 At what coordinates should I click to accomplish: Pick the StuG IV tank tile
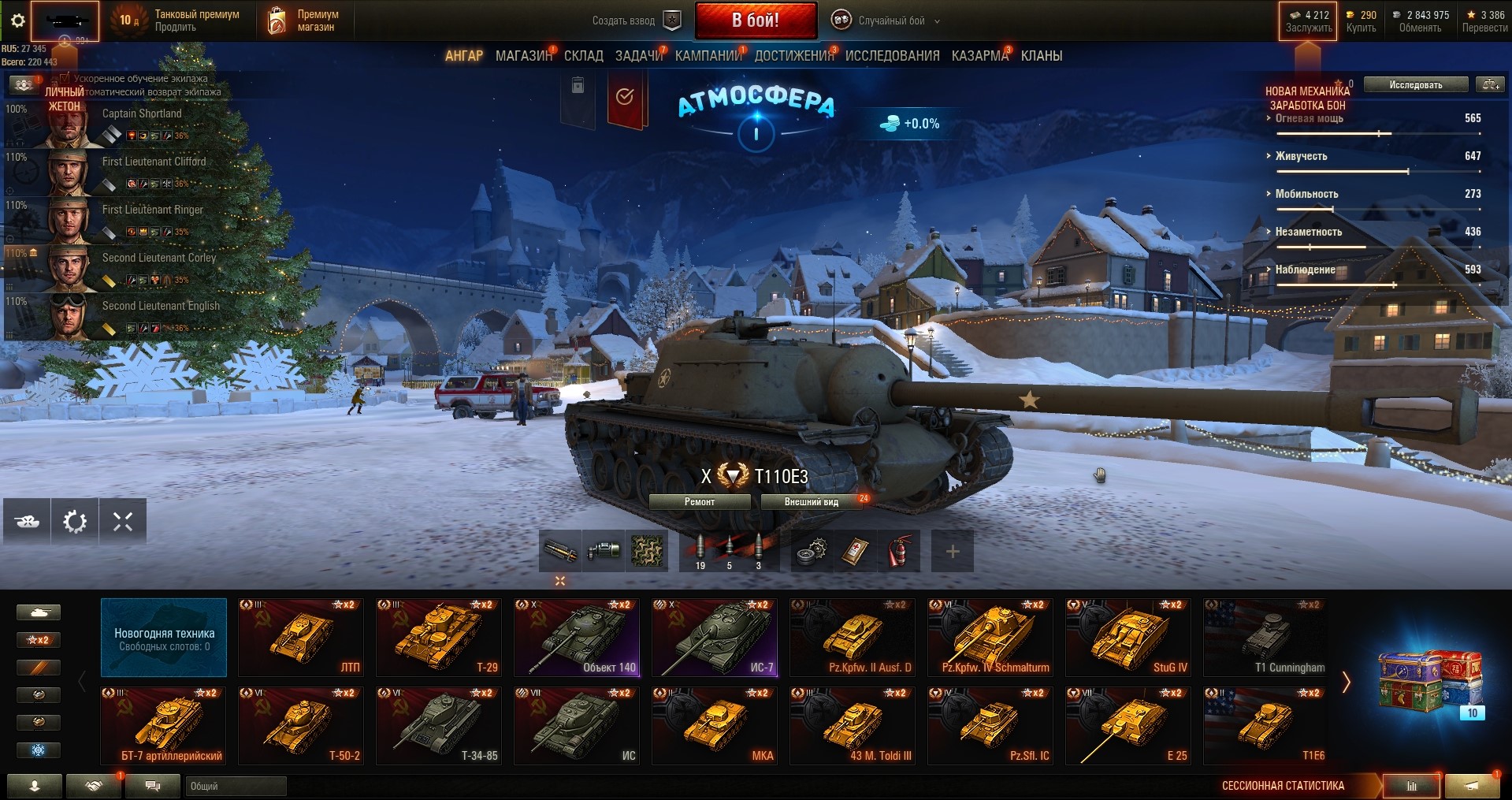pyautogui.click(x=1127, y=637)
